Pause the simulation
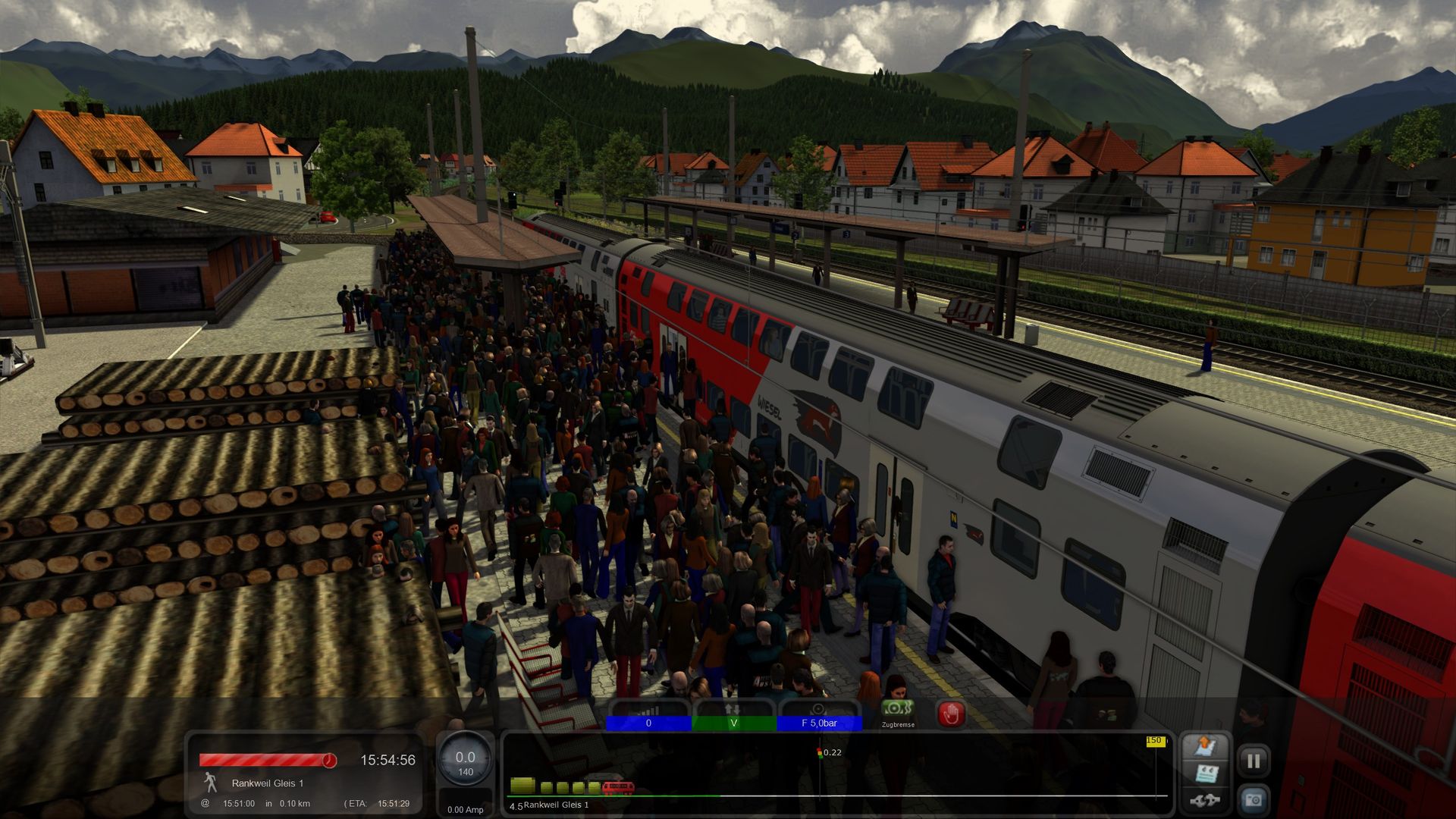Screen dimensions: 1456x819 [x=1254, y=761]
